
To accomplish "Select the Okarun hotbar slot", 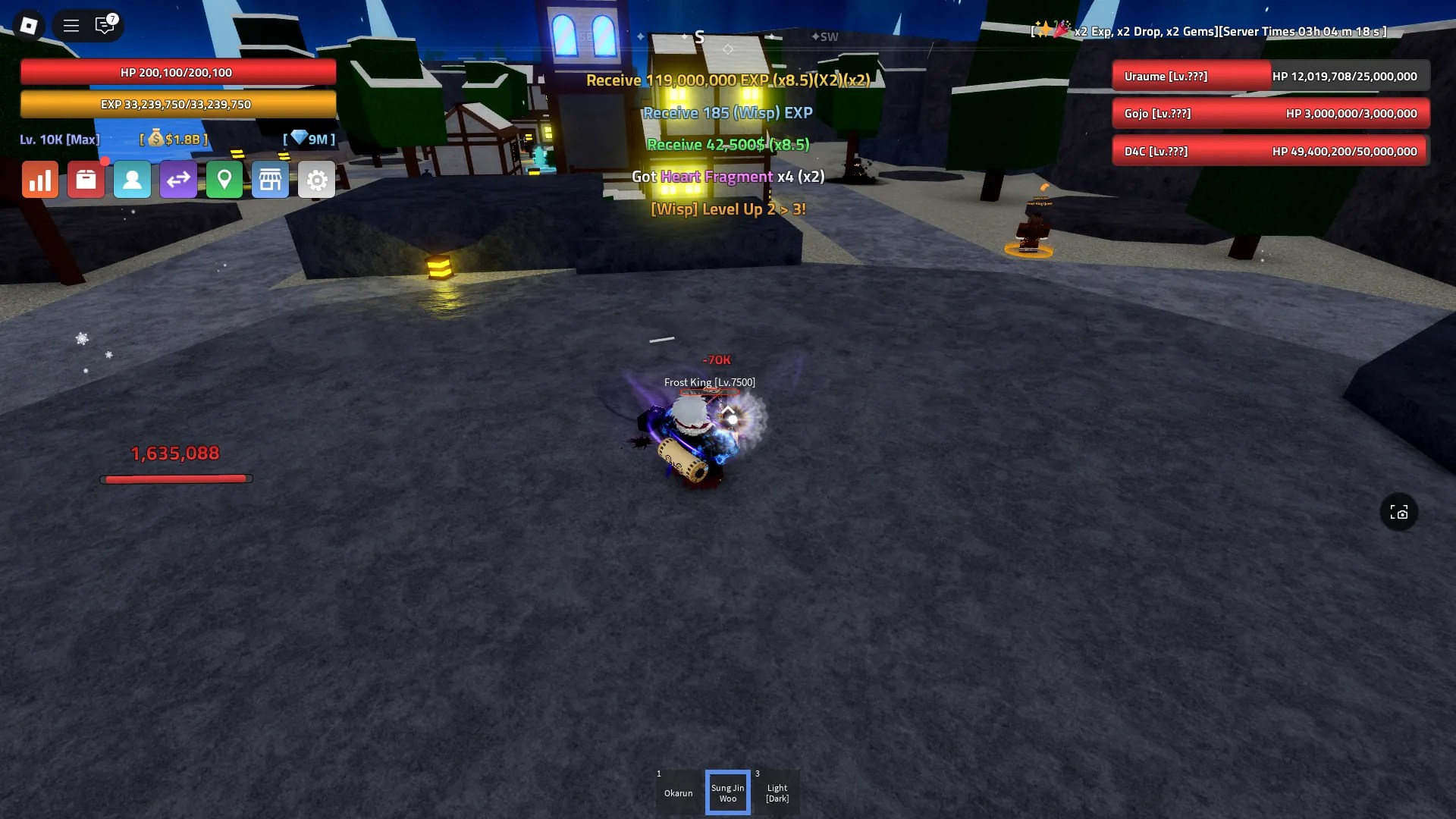I will pos(678,792).
